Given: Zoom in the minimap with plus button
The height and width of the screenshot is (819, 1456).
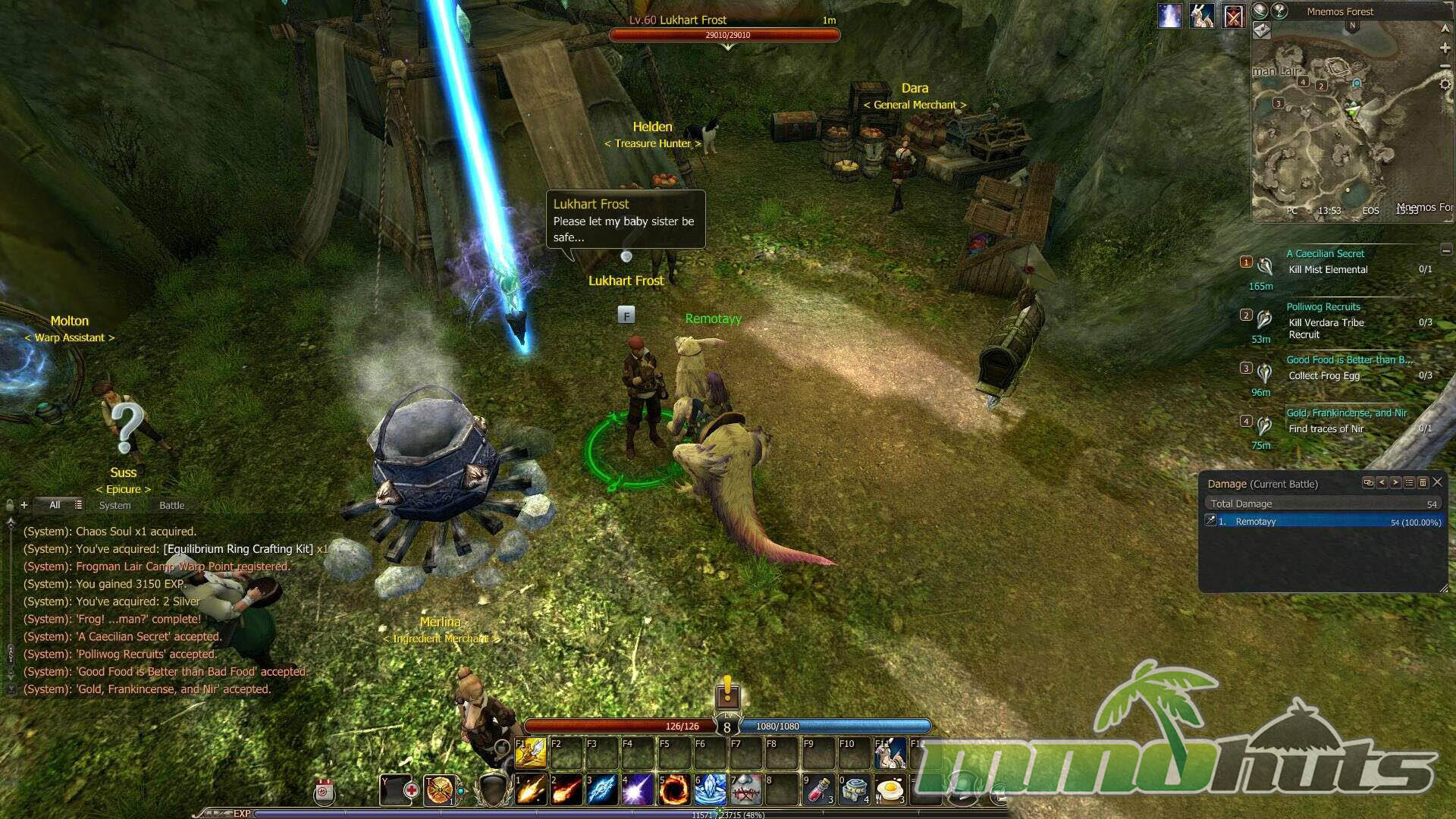Looking at the screenshot, I should pos(1445,48).
